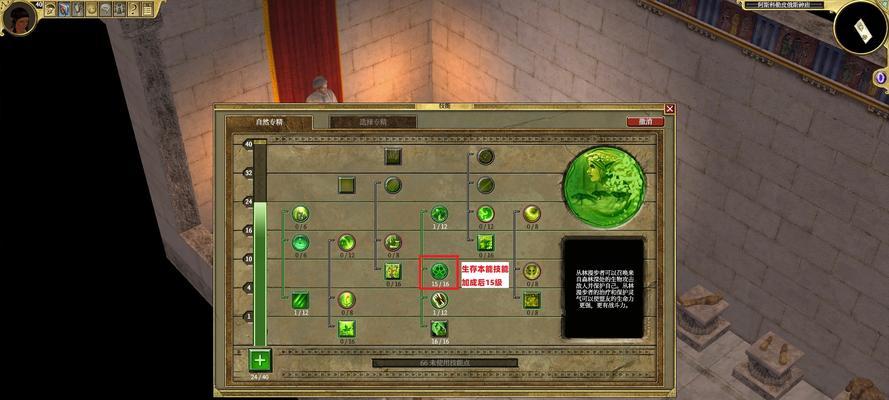Add a mastery point with the green plus button
Viewport: 889px width, 400px height.
(x=260, y=359)
